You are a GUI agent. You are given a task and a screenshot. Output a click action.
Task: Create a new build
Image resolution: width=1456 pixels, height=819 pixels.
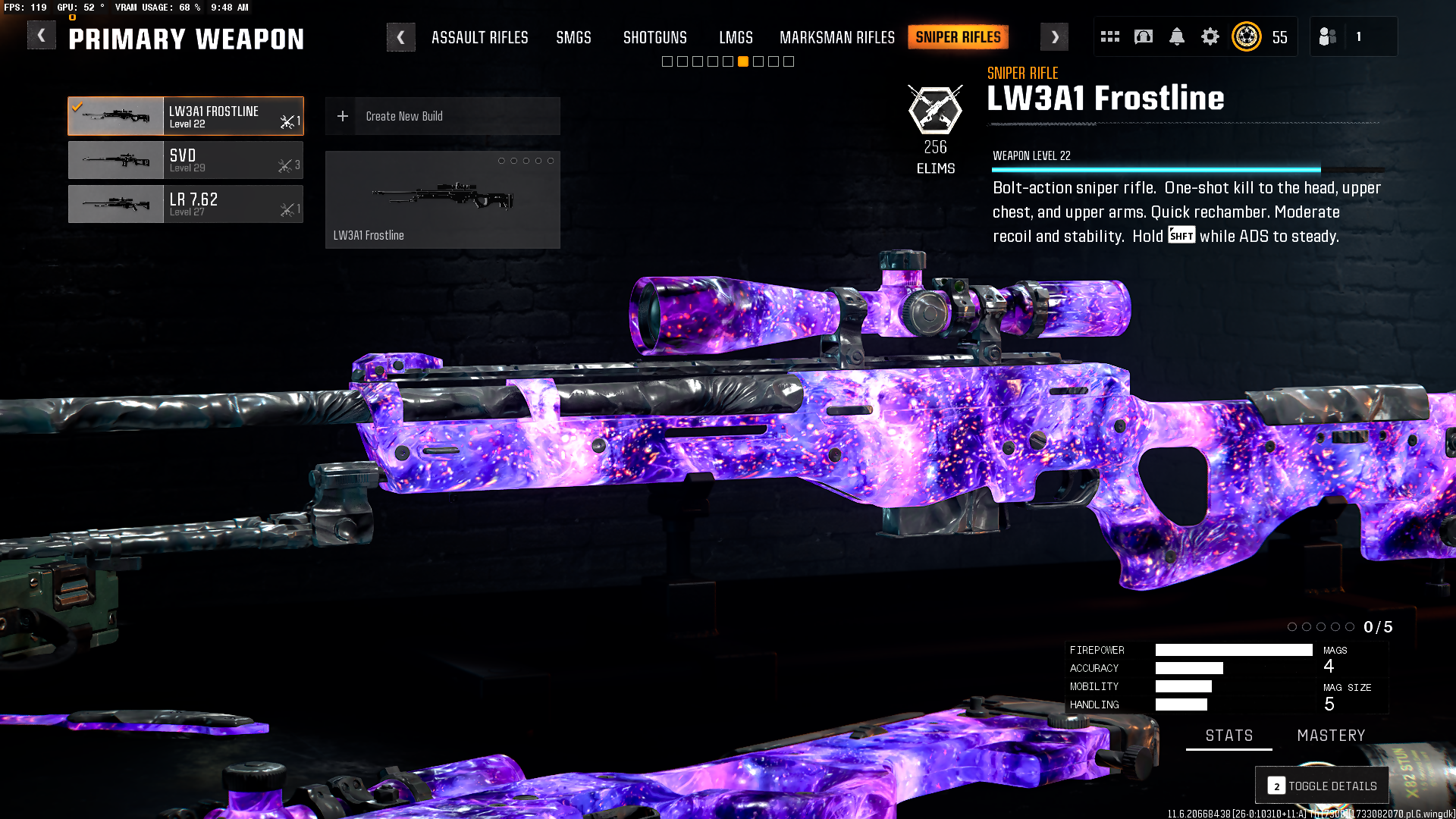[x=442, y=116]
